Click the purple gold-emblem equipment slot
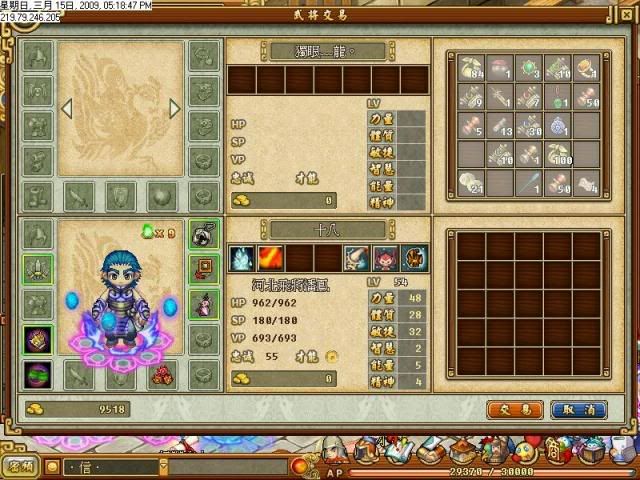The width and height of the screenshot is (640, 480). [38, 340]
